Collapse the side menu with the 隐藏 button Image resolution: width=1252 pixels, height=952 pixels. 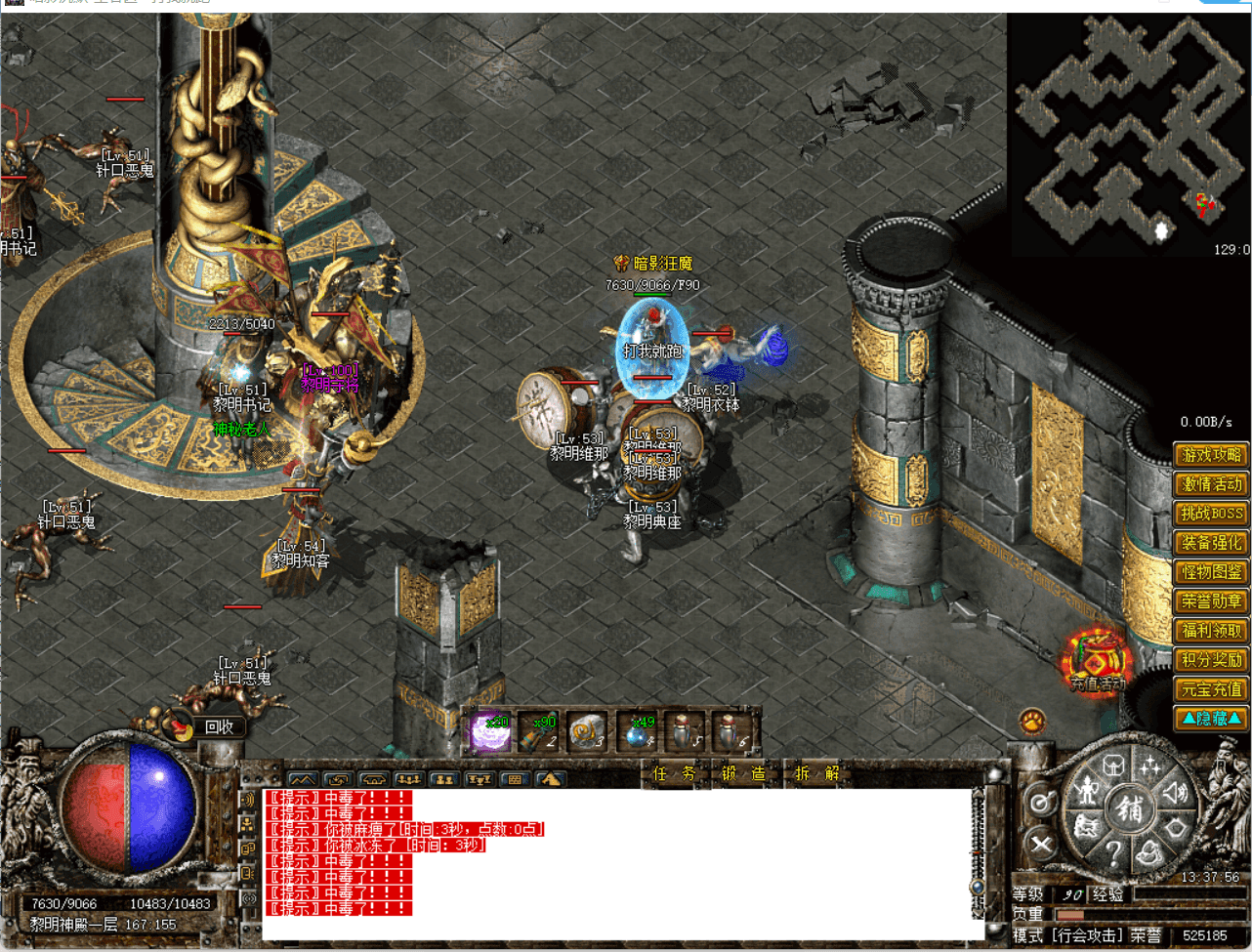(x=1211, y=719)
